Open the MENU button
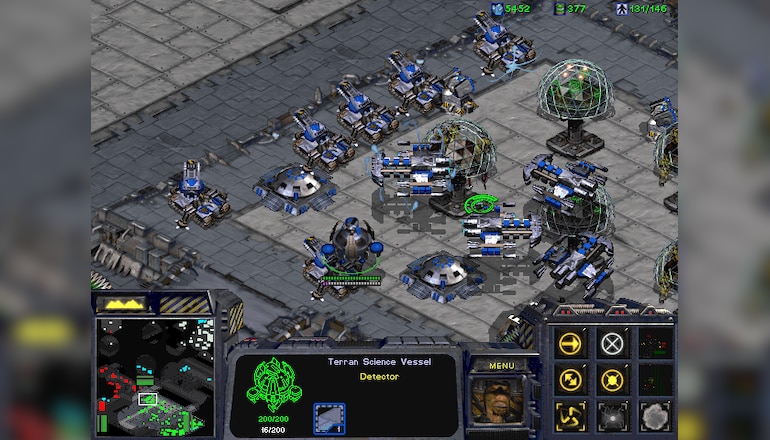770x440 pixels. point(501,365)
